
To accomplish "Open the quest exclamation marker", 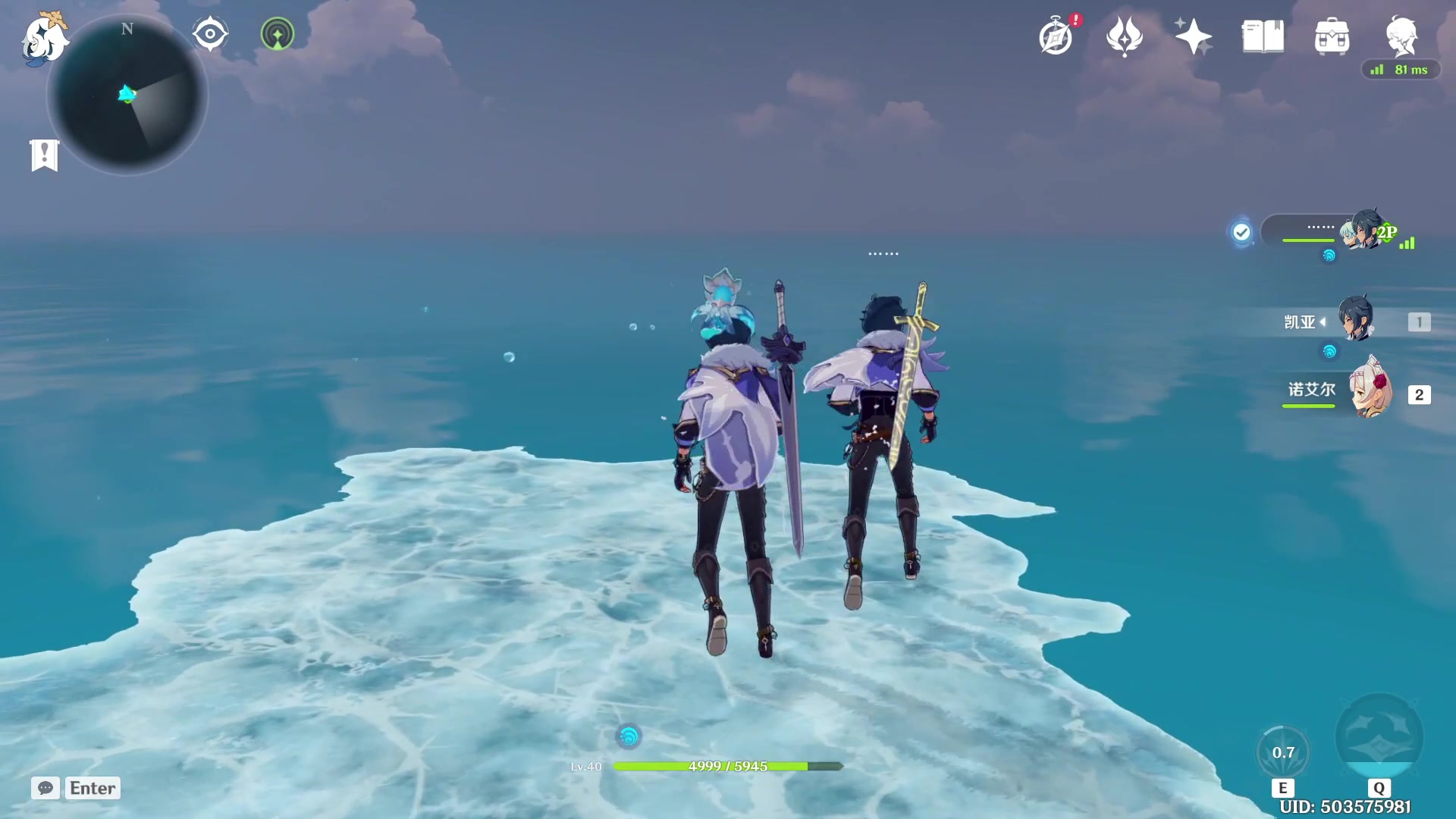I will pos(45,155).
